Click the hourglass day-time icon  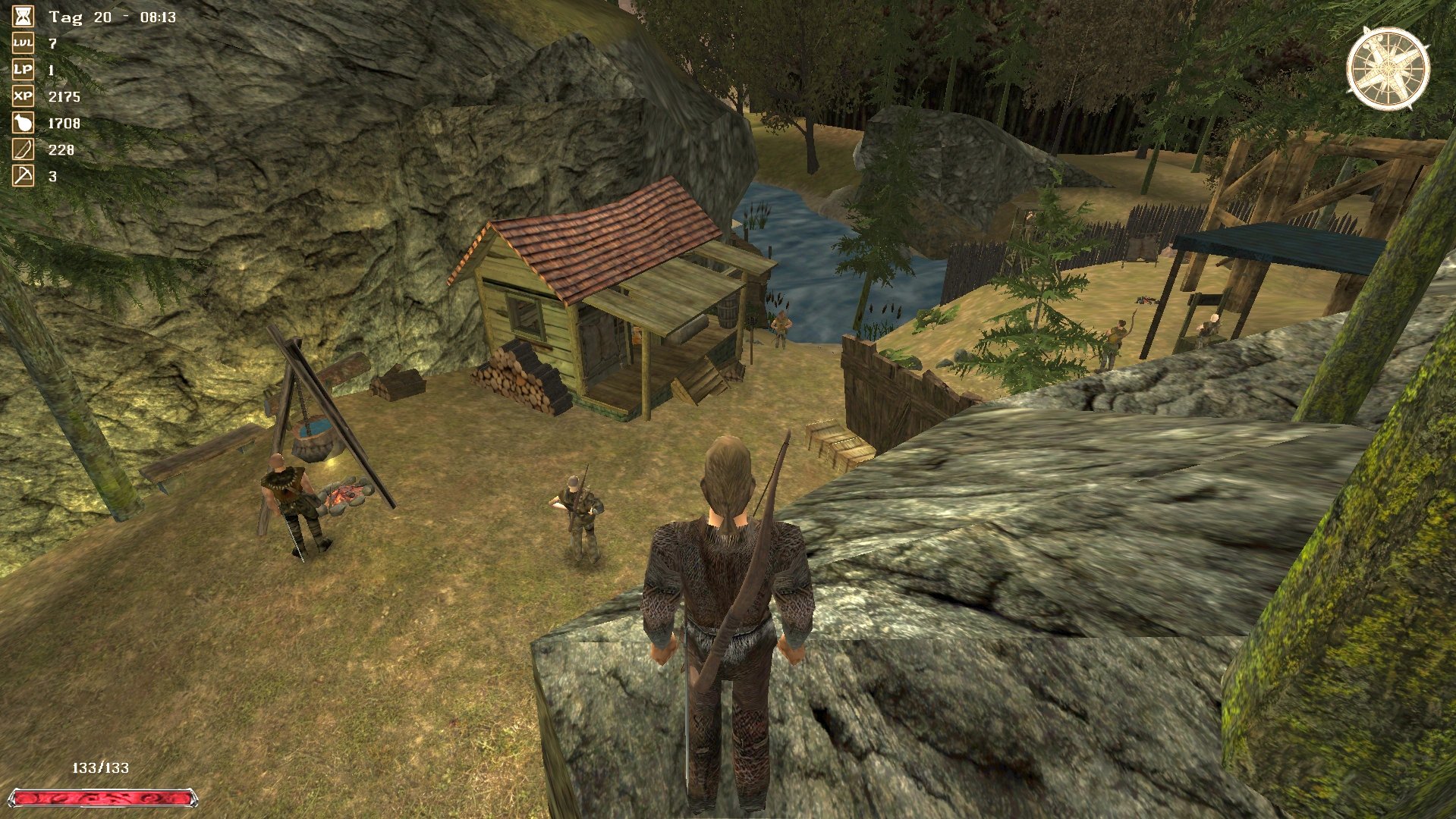coord(23,17)
